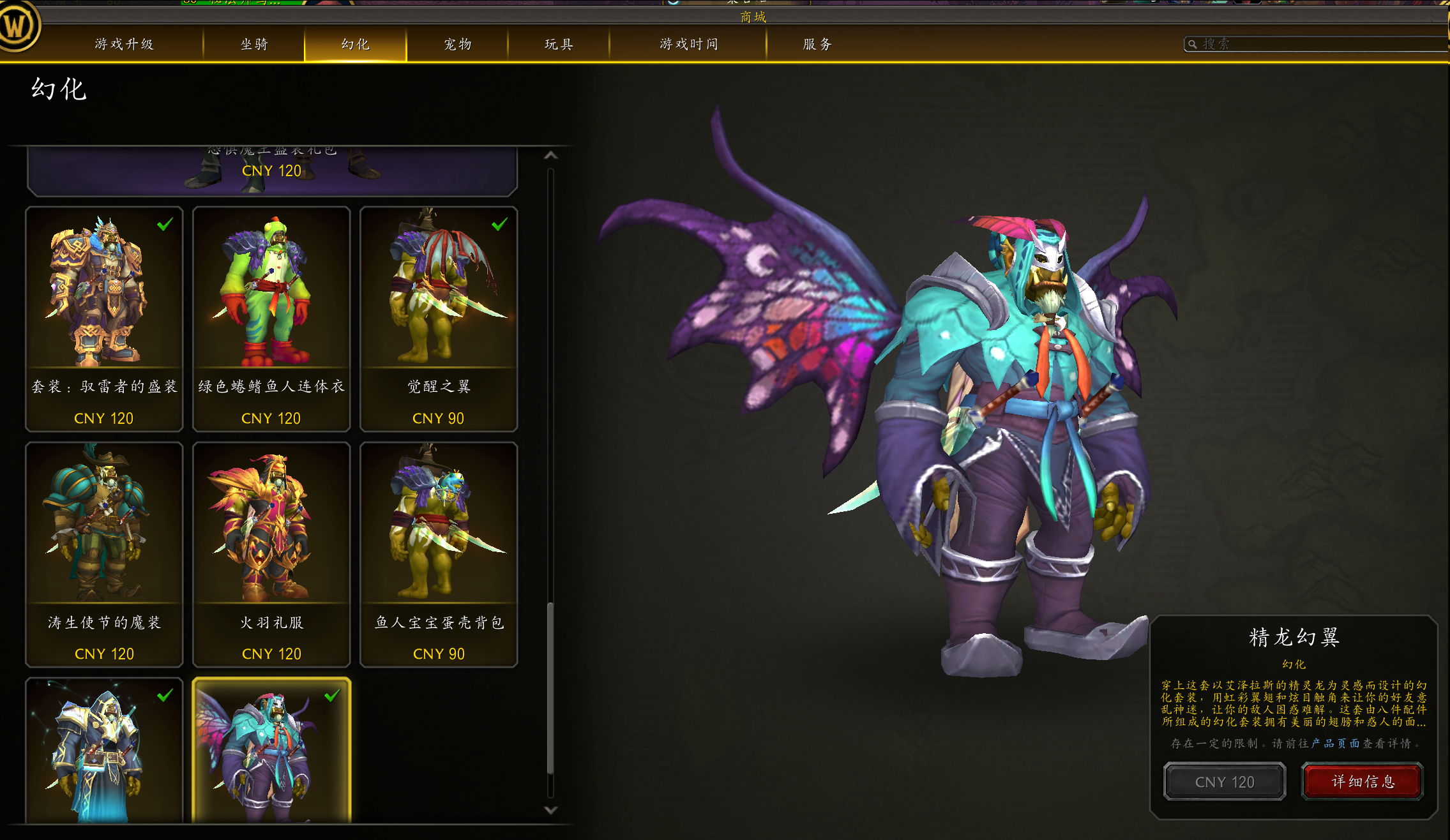1450x840 pixels.
Task: Pick the 涛生使节的魔装 outfit card
Action: click(104, 554)
